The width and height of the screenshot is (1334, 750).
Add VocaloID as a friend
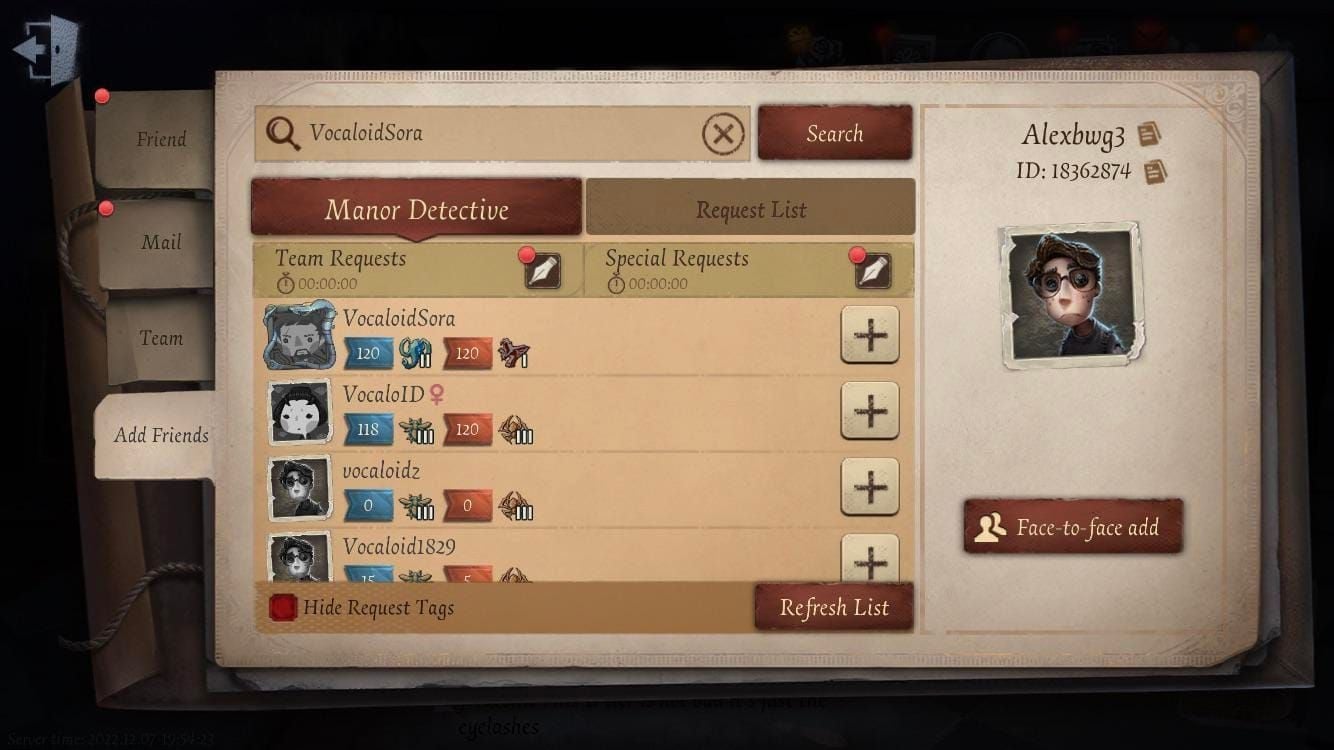[869, 411]
